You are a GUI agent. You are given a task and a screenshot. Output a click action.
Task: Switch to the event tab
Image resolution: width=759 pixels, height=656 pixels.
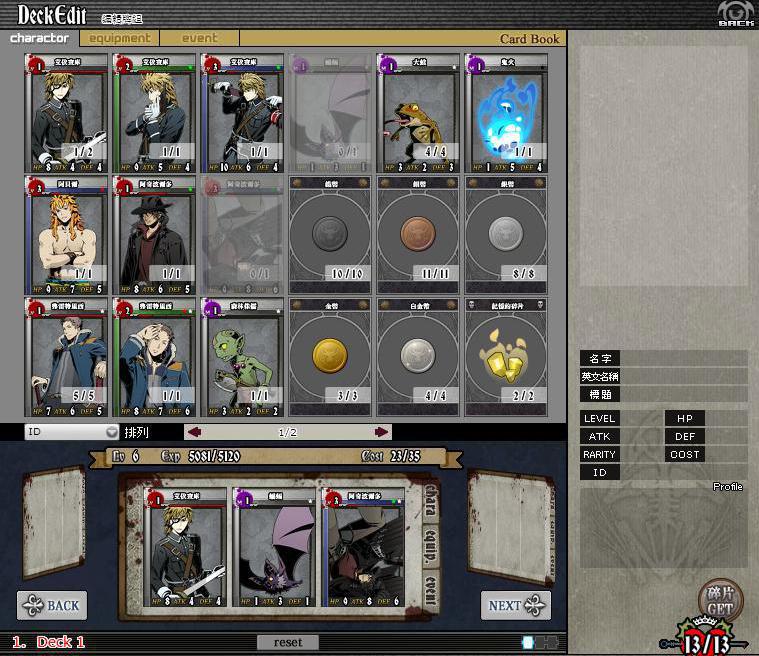(200, 39)
